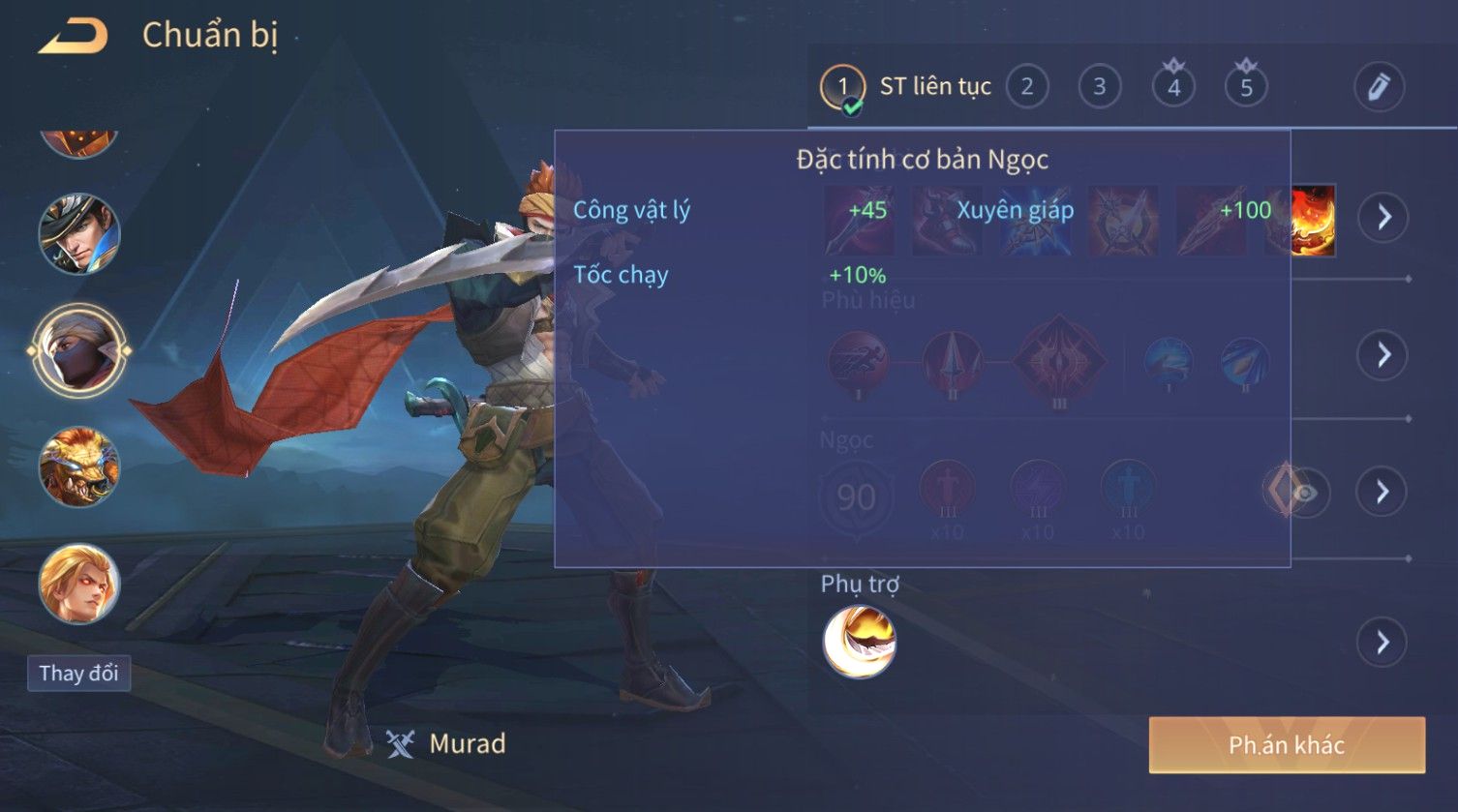The height and width of the screenshot is (812, 1458).
Task: Expand the Phụ trợ row arrow
Action: [x=1382, y=642]
